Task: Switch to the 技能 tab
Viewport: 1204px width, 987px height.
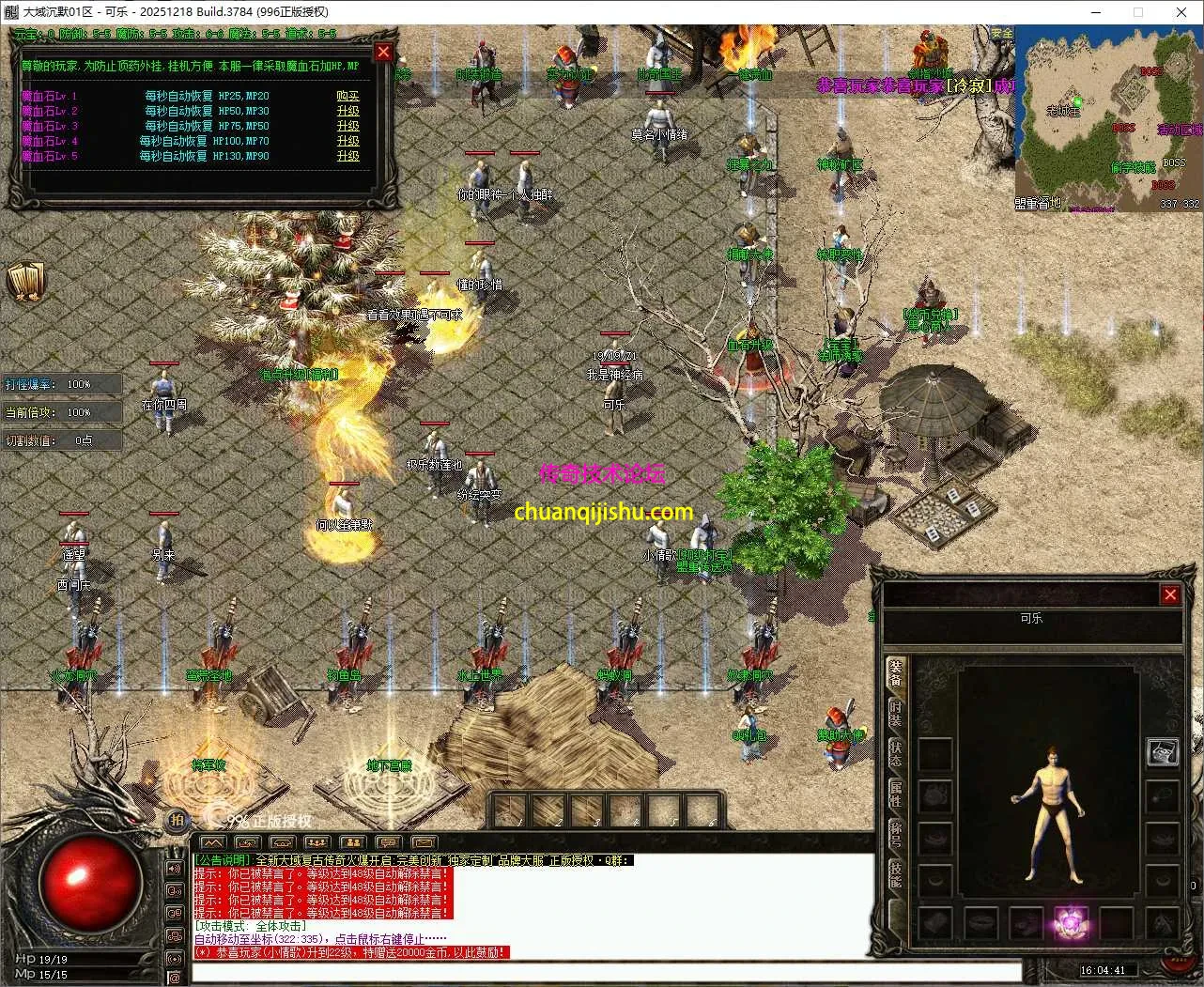Action: pos(896,874)
